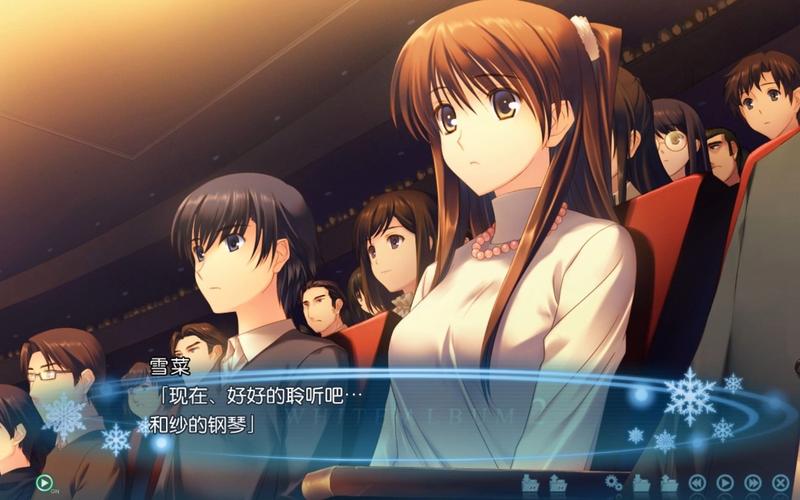Viewport: 800px width, 500px height.
Task: Click the double-arrow rewind button
Action: [x=697, y=483]
